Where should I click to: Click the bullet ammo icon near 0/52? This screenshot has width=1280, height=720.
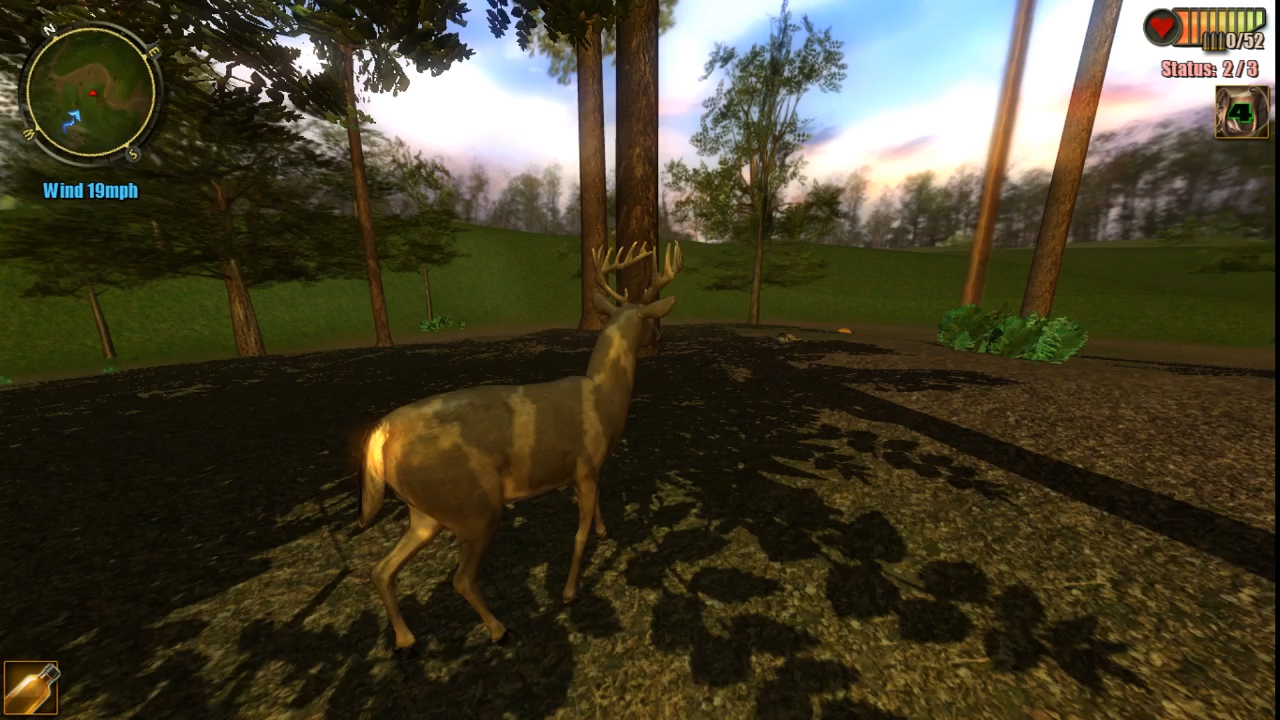pyautogui.click(x=1213, y=41)
